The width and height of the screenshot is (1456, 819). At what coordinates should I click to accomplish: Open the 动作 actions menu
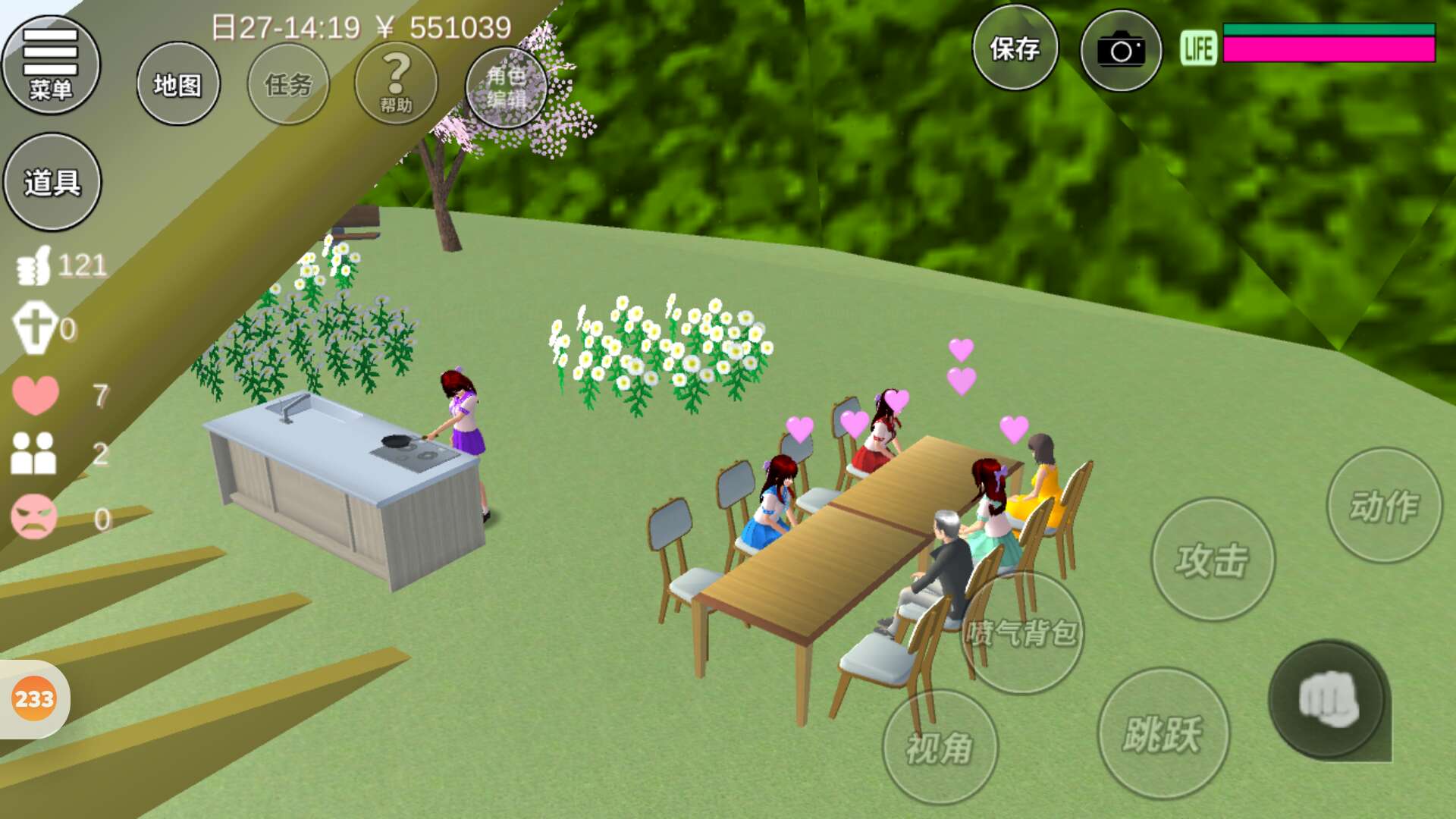(x=1384, y=506)
